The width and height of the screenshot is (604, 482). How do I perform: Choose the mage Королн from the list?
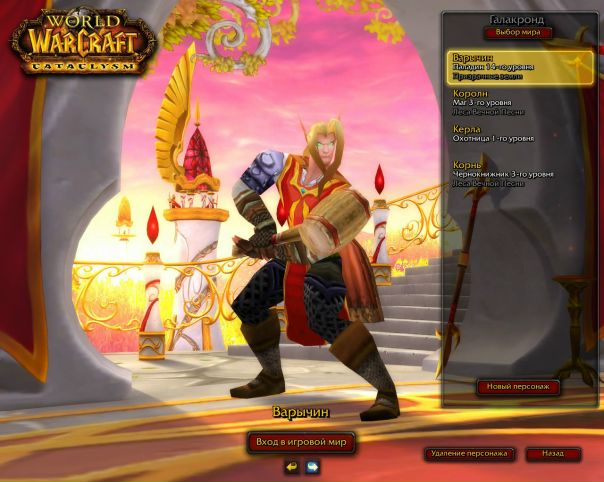520,102
